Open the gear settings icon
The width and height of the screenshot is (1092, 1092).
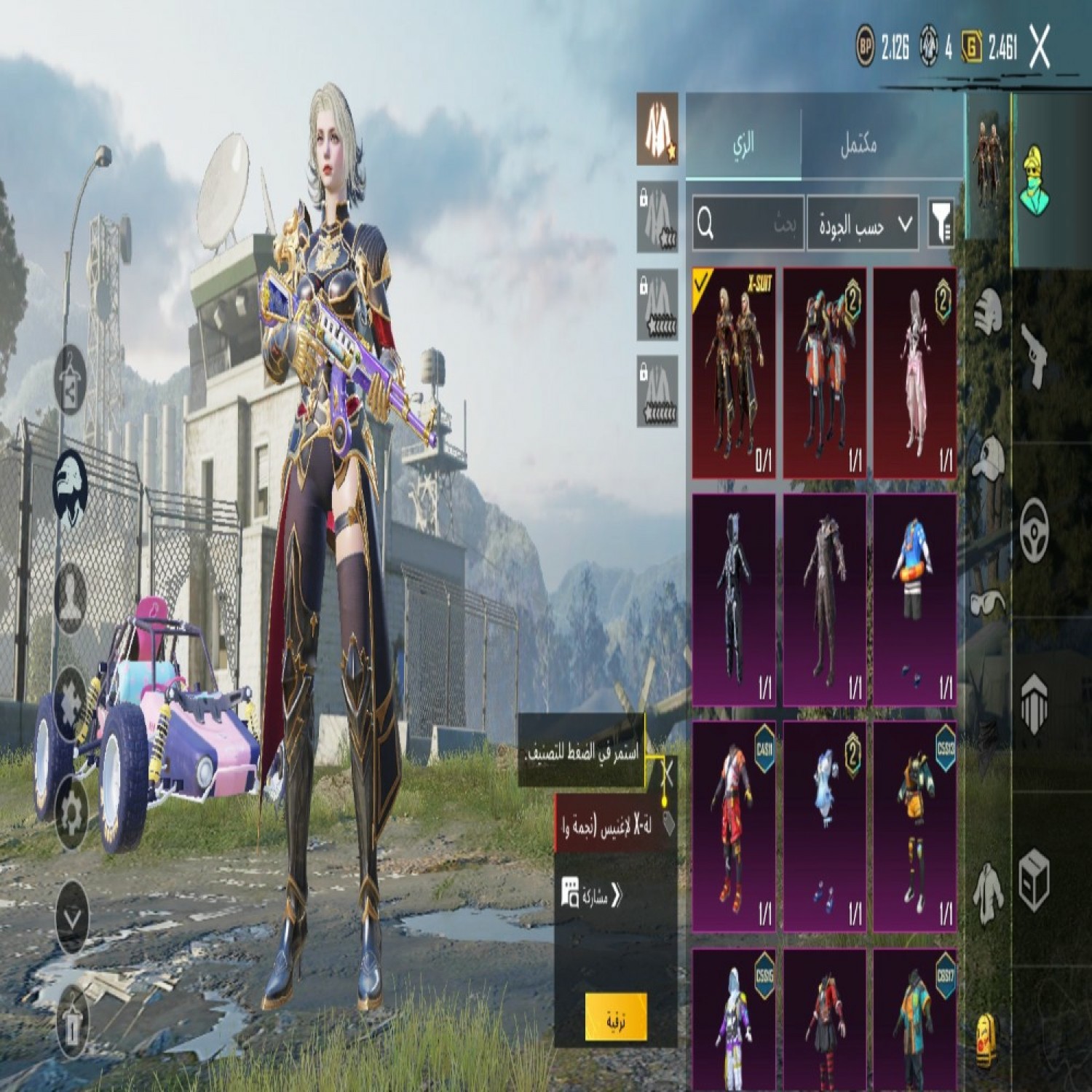72,813
